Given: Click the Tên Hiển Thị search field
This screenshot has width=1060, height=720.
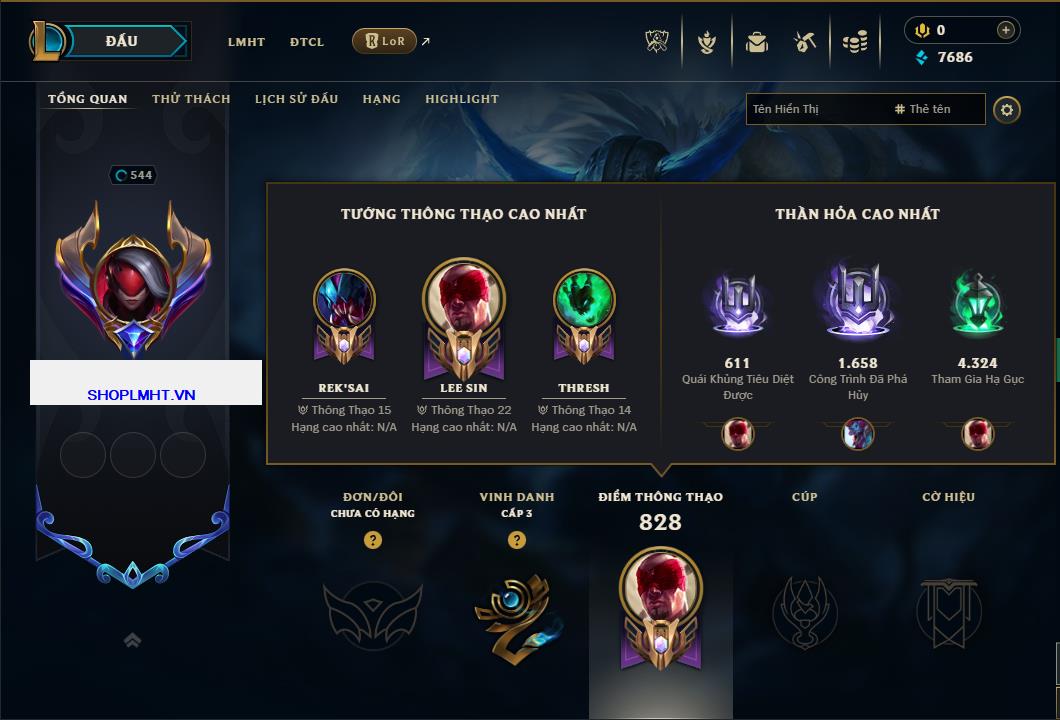Looking at the screenshot, I should coord(815,109).
